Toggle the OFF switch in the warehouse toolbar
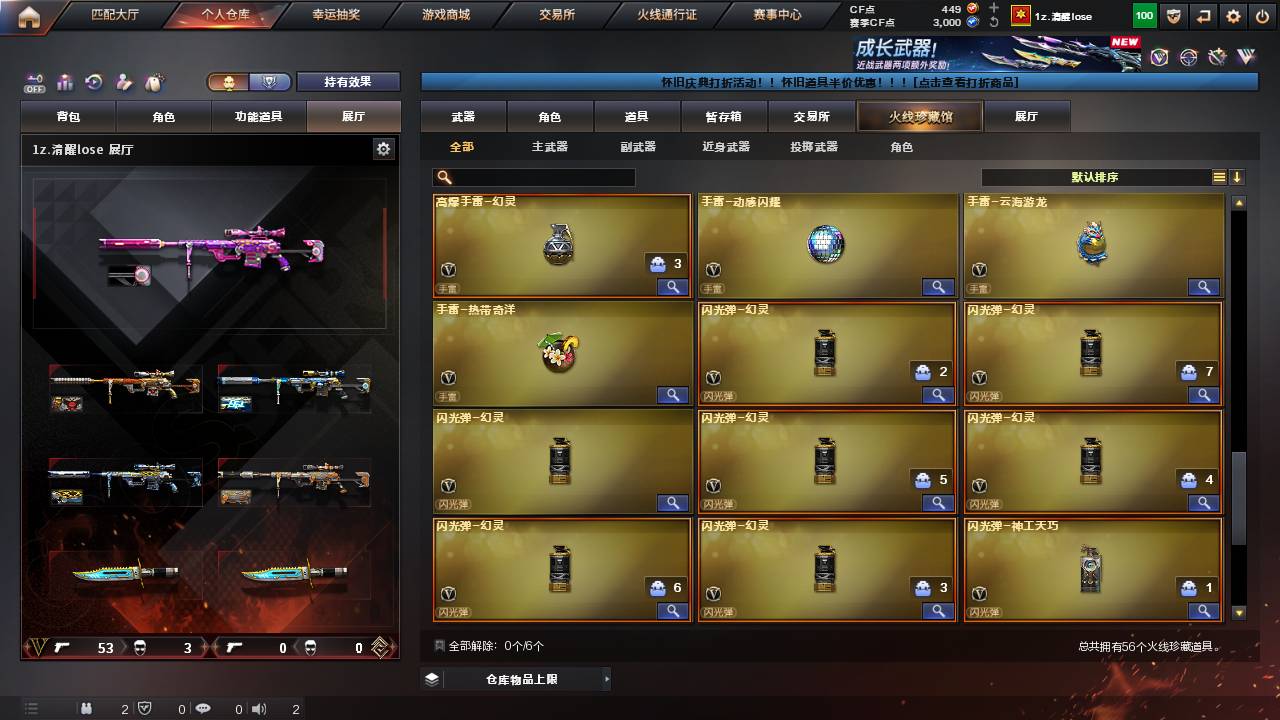 pos(35,82)
